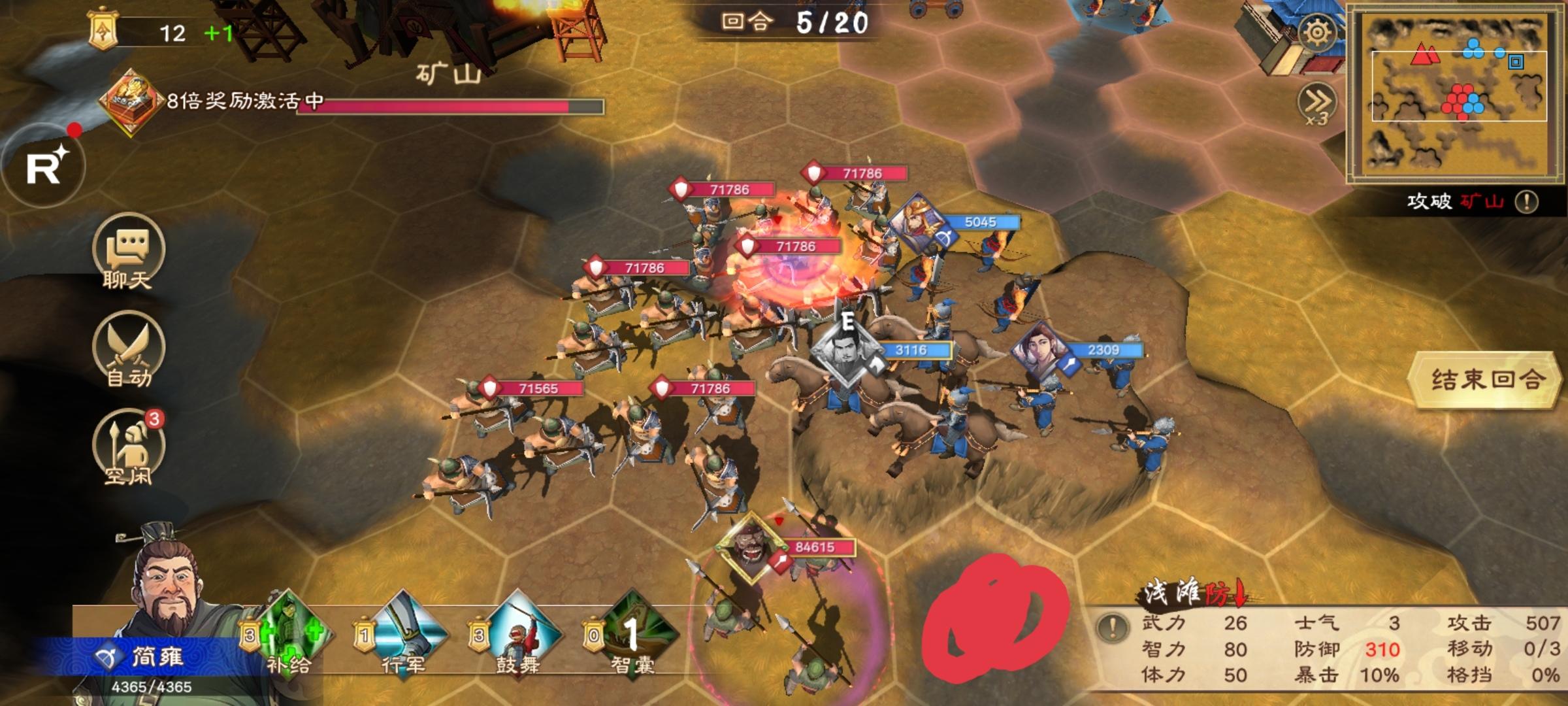Toggle 自动 auto-battle mode
The width and height of the screenshot is (1568, 706).
pos(128,350)
